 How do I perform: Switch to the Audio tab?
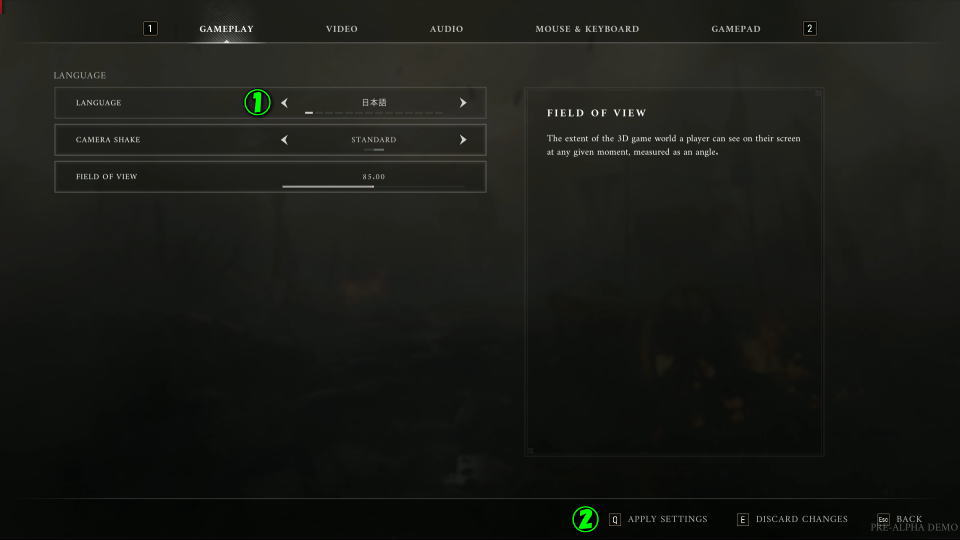pyautogui.click(x=446, y=29)
